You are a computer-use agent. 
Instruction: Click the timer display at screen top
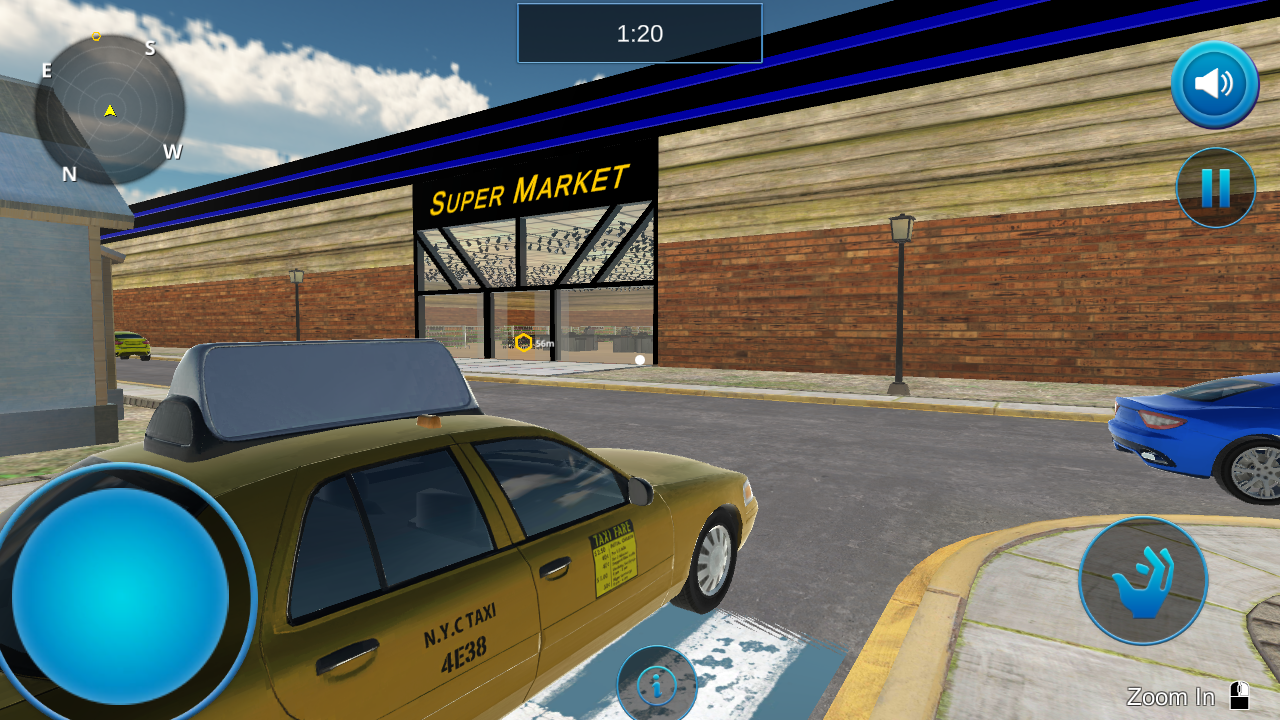click(639, 33)
